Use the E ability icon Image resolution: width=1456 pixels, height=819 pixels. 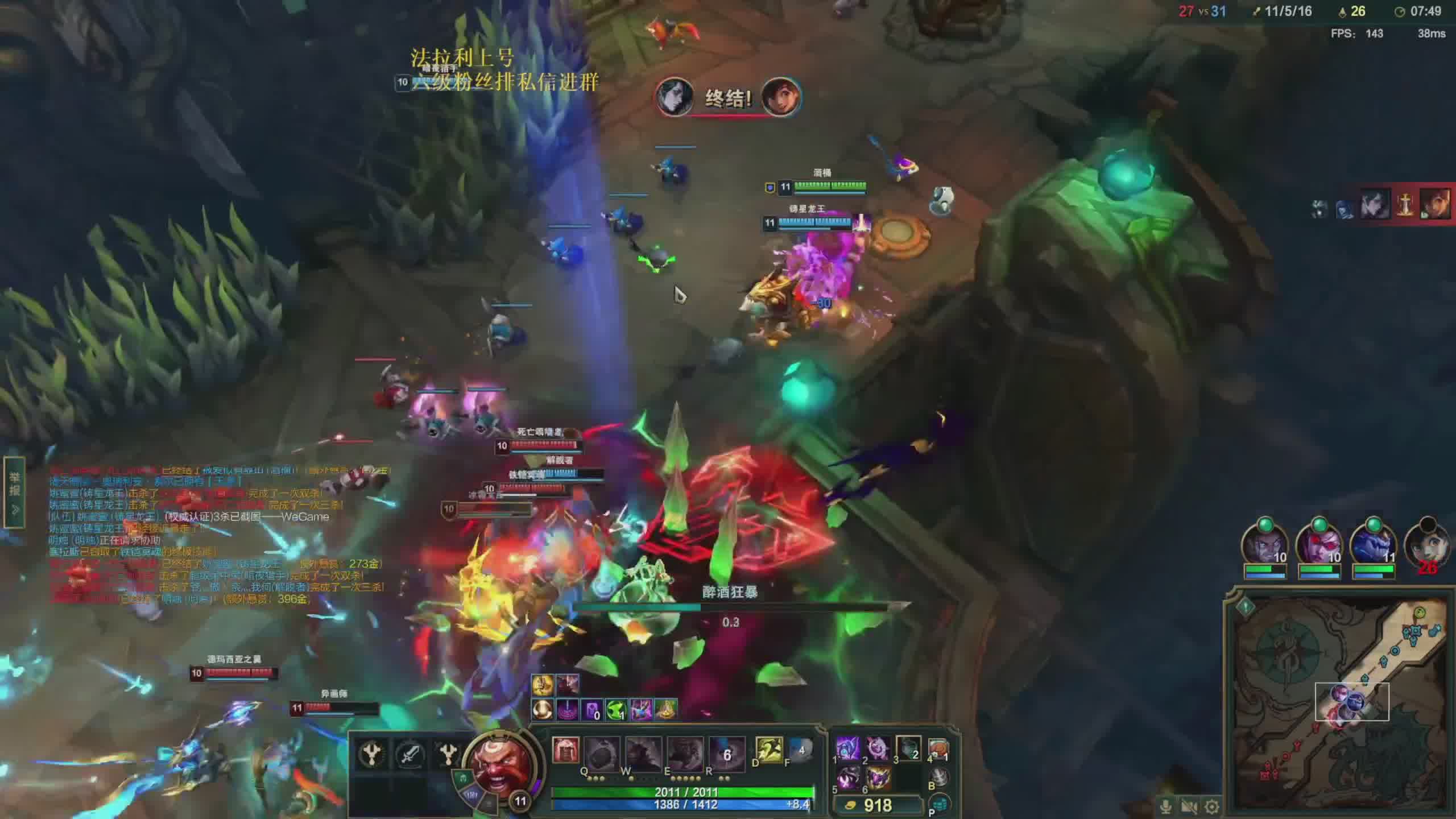(x=685, y=752)
